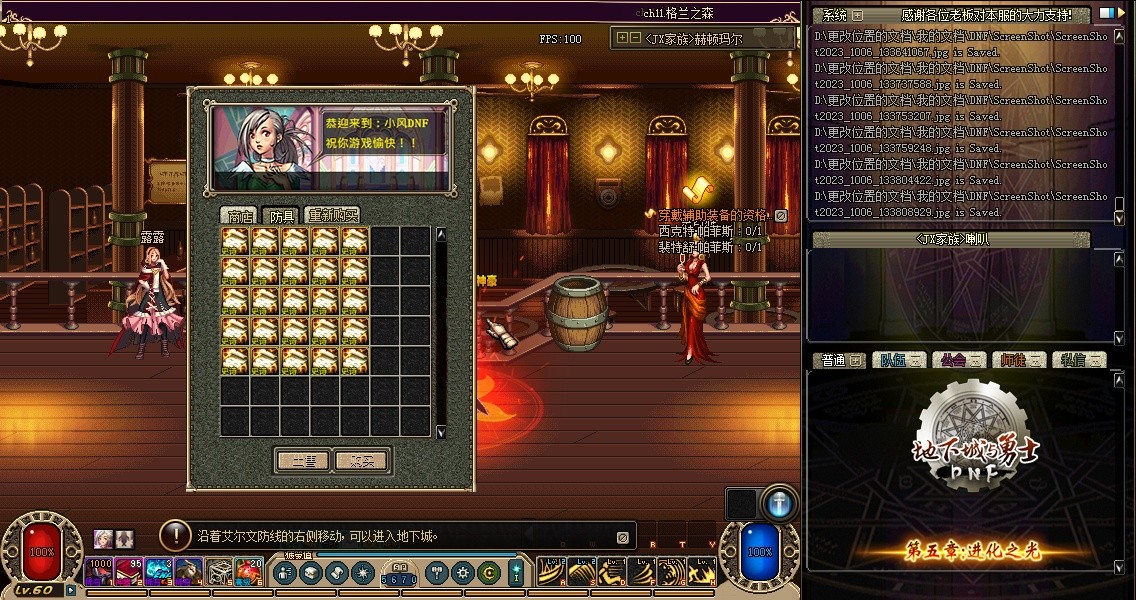Switch to the 队伍 party chat tab

pyautogui.click(x=900, y=360)
